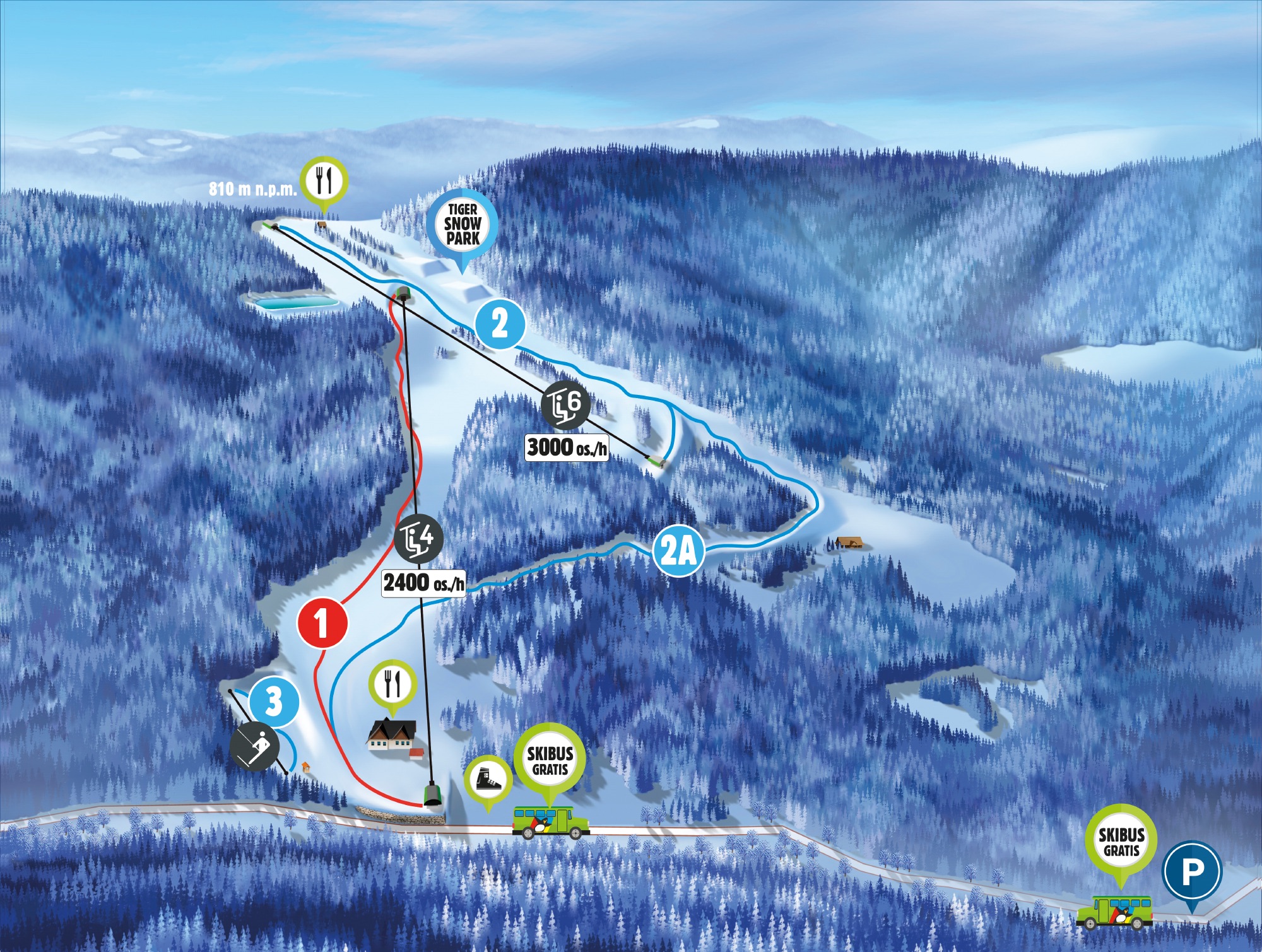Click the drag lift skier icon
This screenshot has height=952, width=1262.
pyautogui.click(x=254, y=746)
